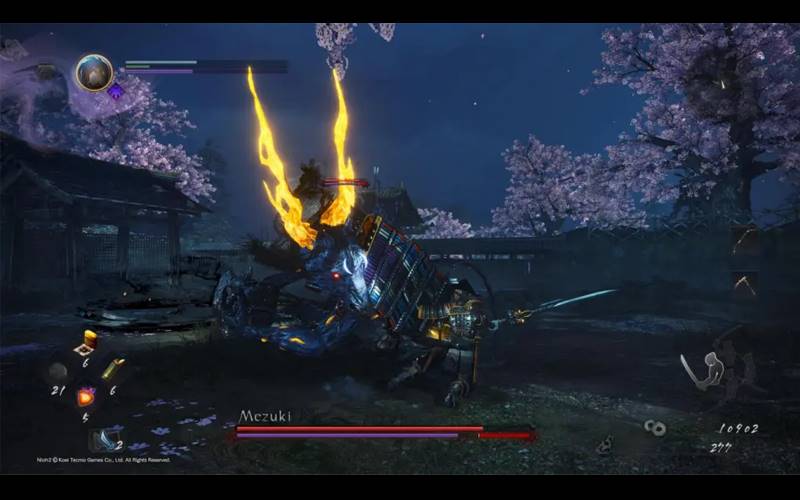
Task: Activate the glowing orange soul core item
Action: click(x=86, y=397)
